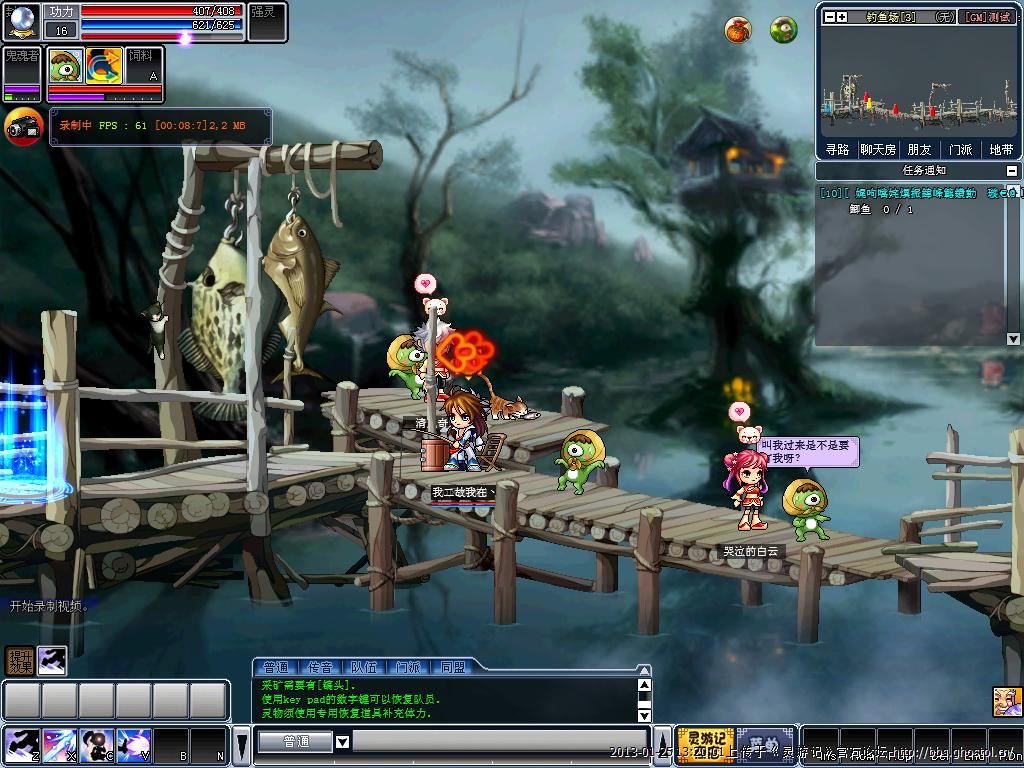Collapse the 任务通知 quest tracker
The image size is (1024, 768).
[x=1011, y=171]
